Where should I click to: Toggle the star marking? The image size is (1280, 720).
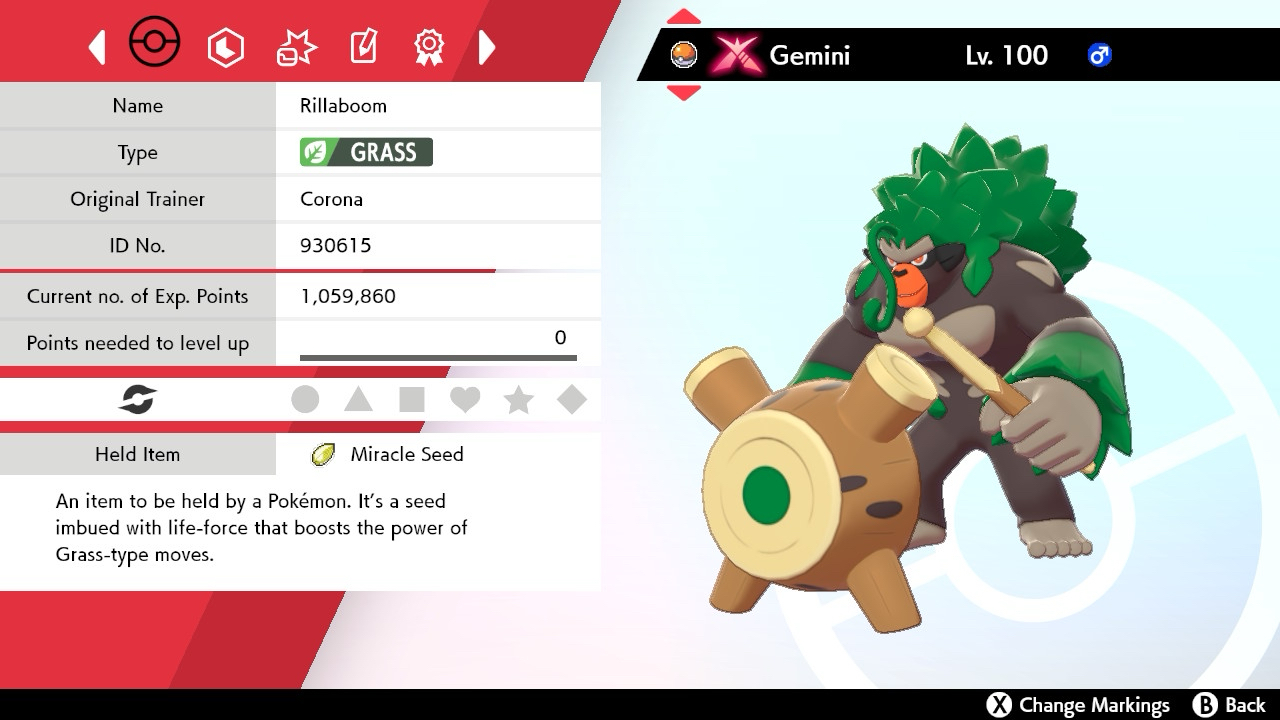pos(518,400)
